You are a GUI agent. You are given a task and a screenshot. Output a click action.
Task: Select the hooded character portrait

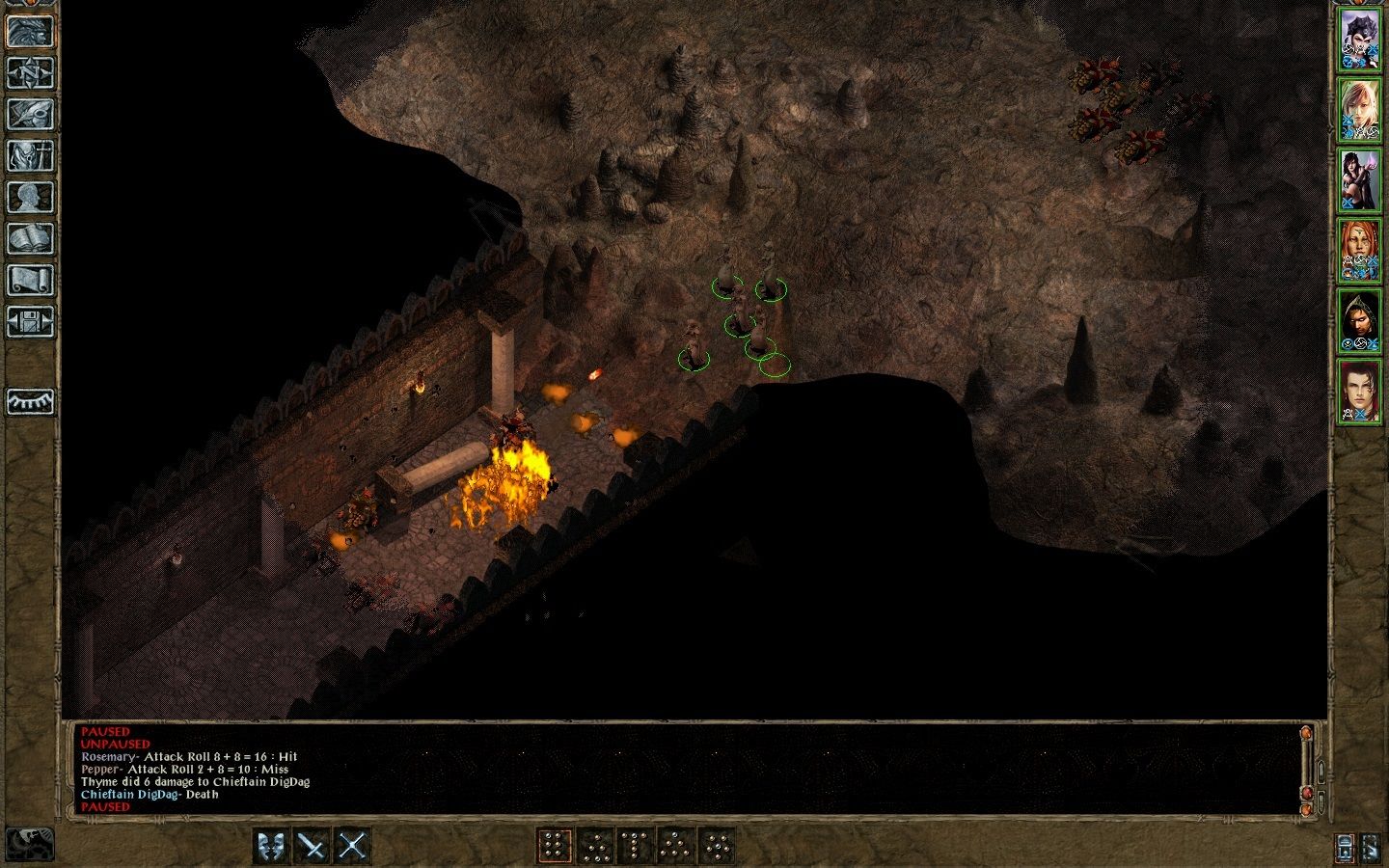(x=1359, y=321)
